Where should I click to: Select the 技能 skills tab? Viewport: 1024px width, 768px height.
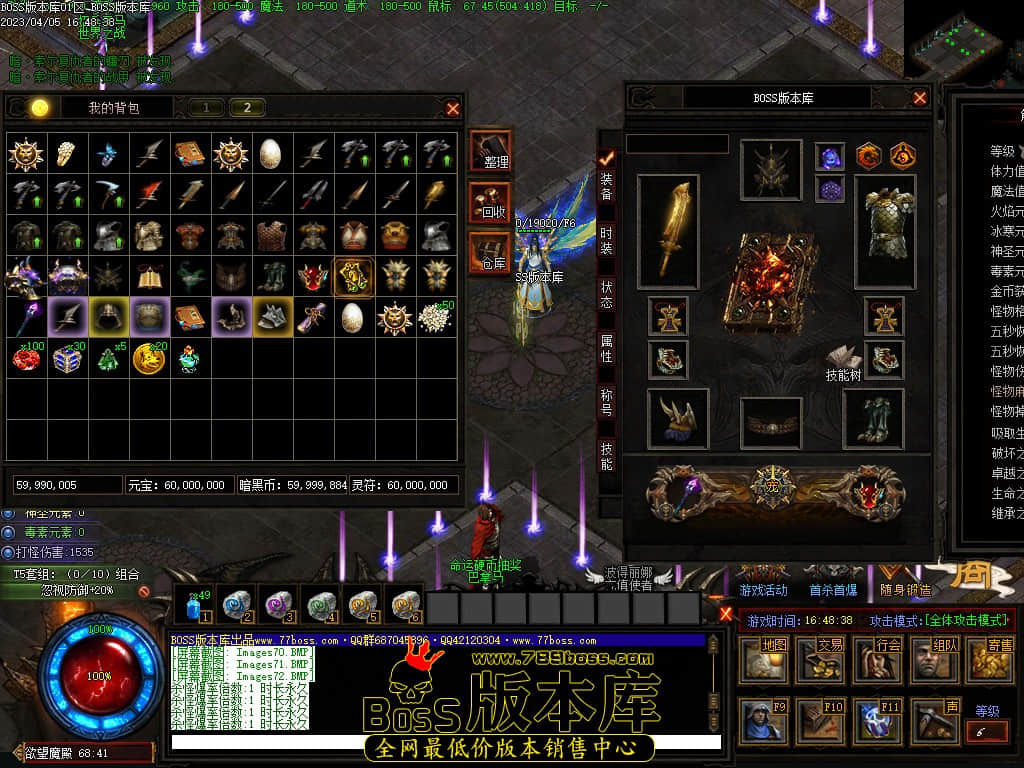(x=607, y=456)
